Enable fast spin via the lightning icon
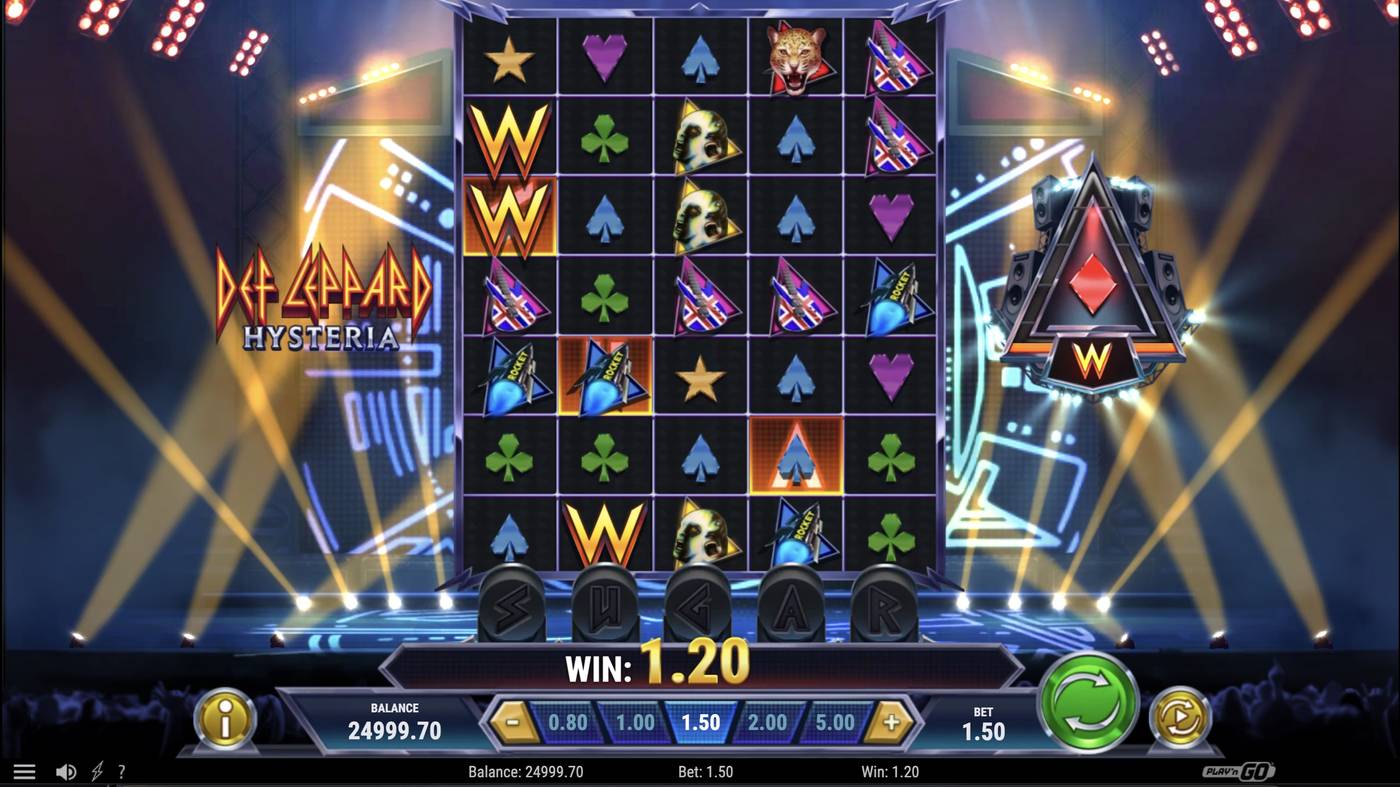Image resolution: width=1400 pixels, height=787 pixels. pyautogui.click(x=95, y=770)
